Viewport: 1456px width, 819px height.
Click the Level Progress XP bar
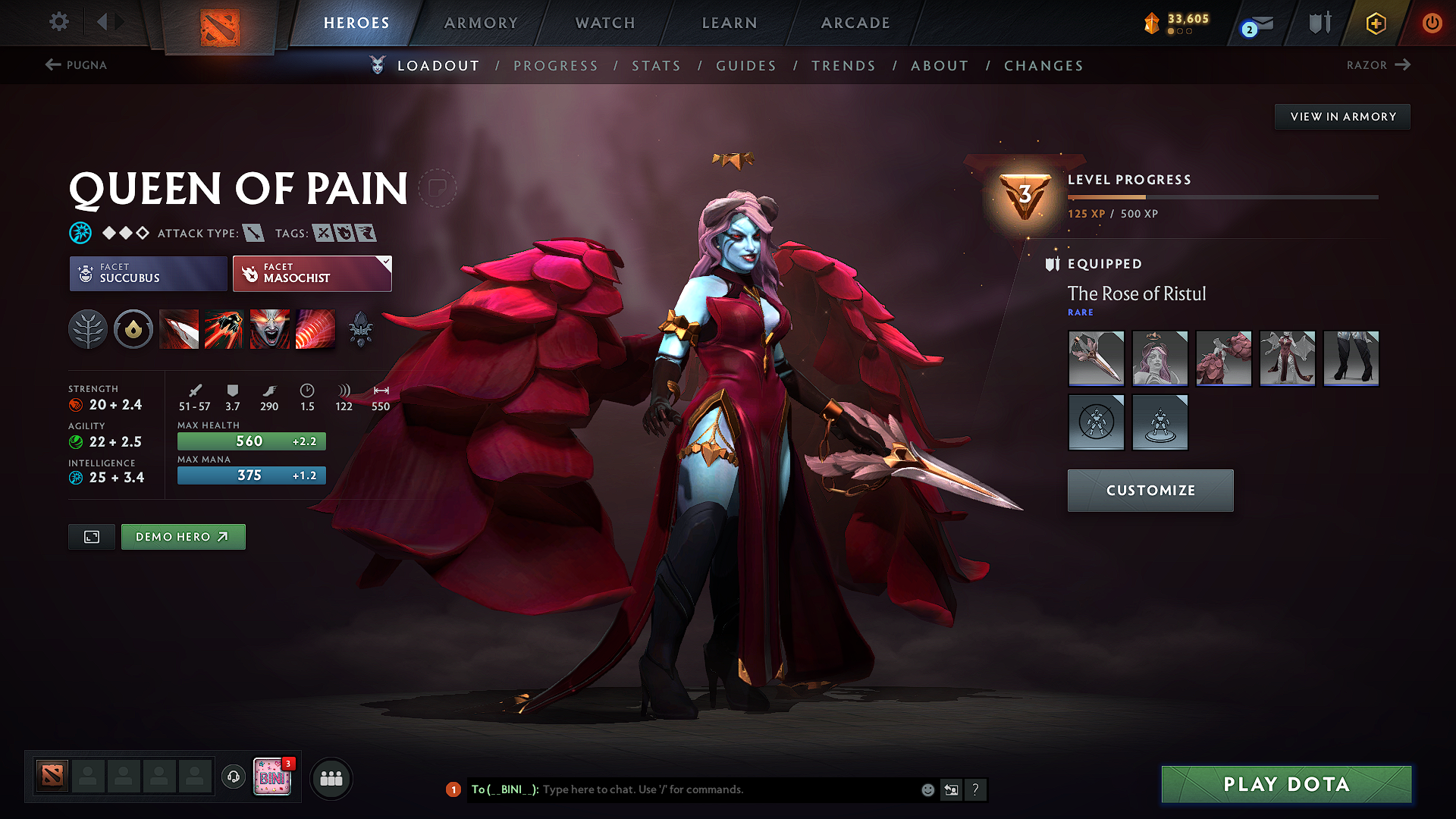1221,196
